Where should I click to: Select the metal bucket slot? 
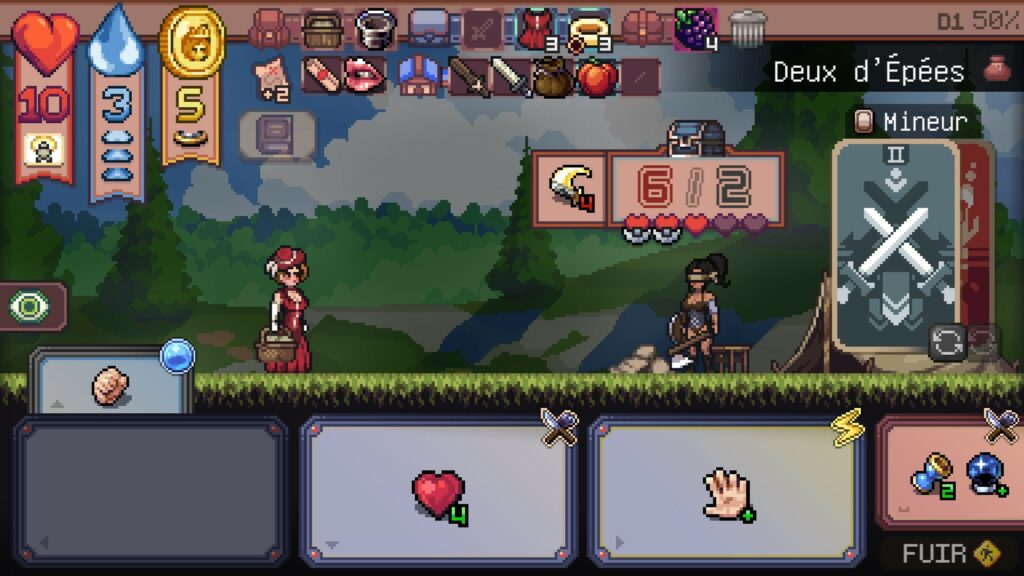377,28
